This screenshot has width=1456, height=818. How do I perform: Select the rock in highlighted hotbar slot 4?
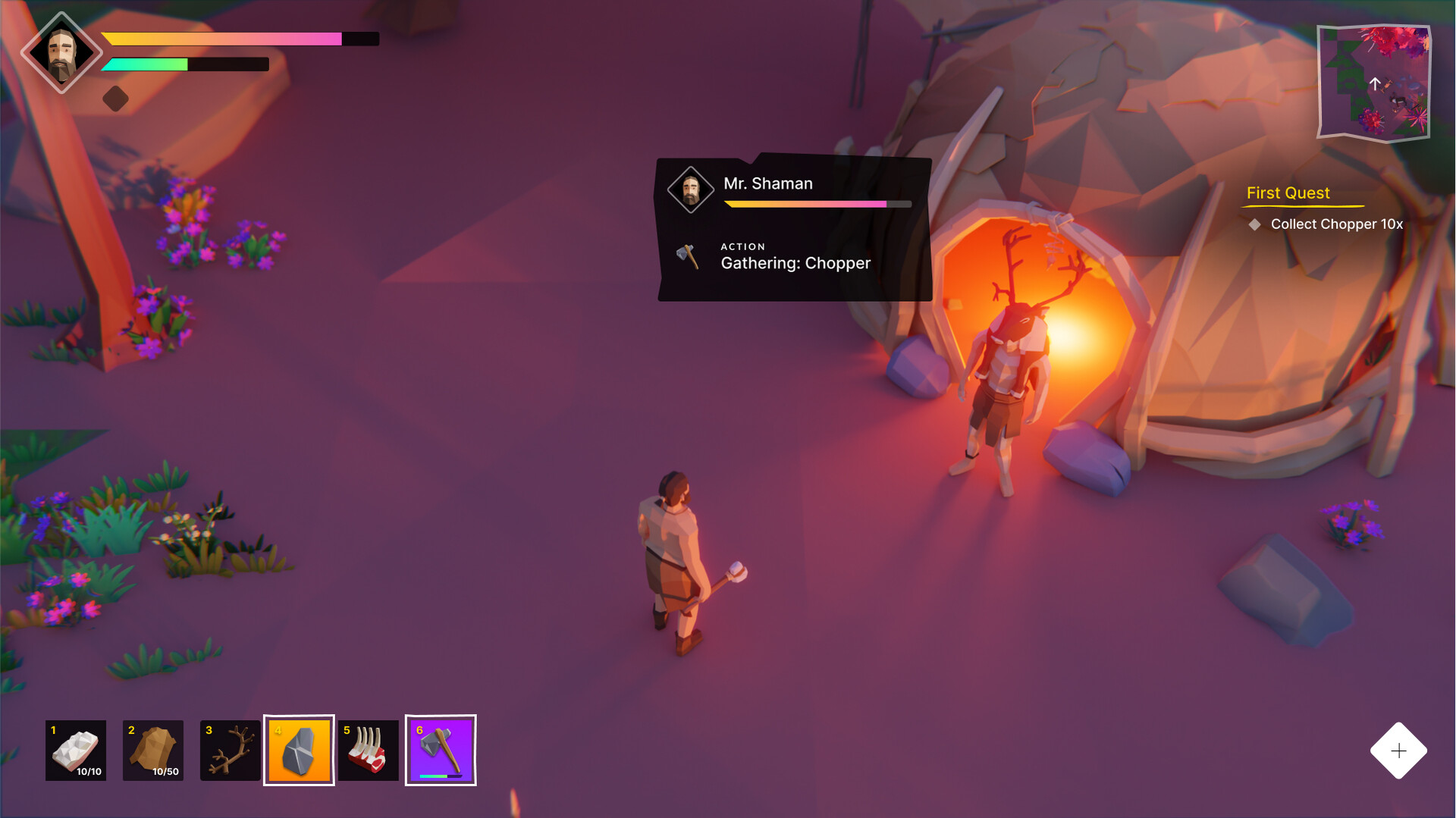[x=299, y=751]
